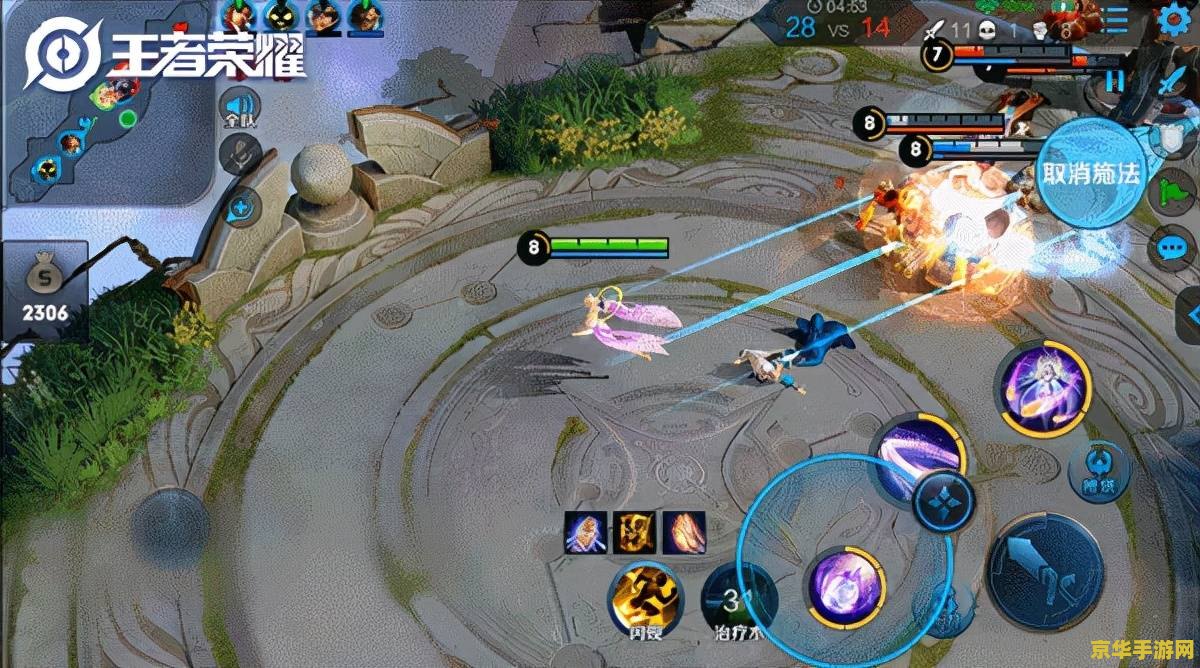Open the shop via the gold bag
The height and width of the screenshot is (668, 1200).
point(45,290)
